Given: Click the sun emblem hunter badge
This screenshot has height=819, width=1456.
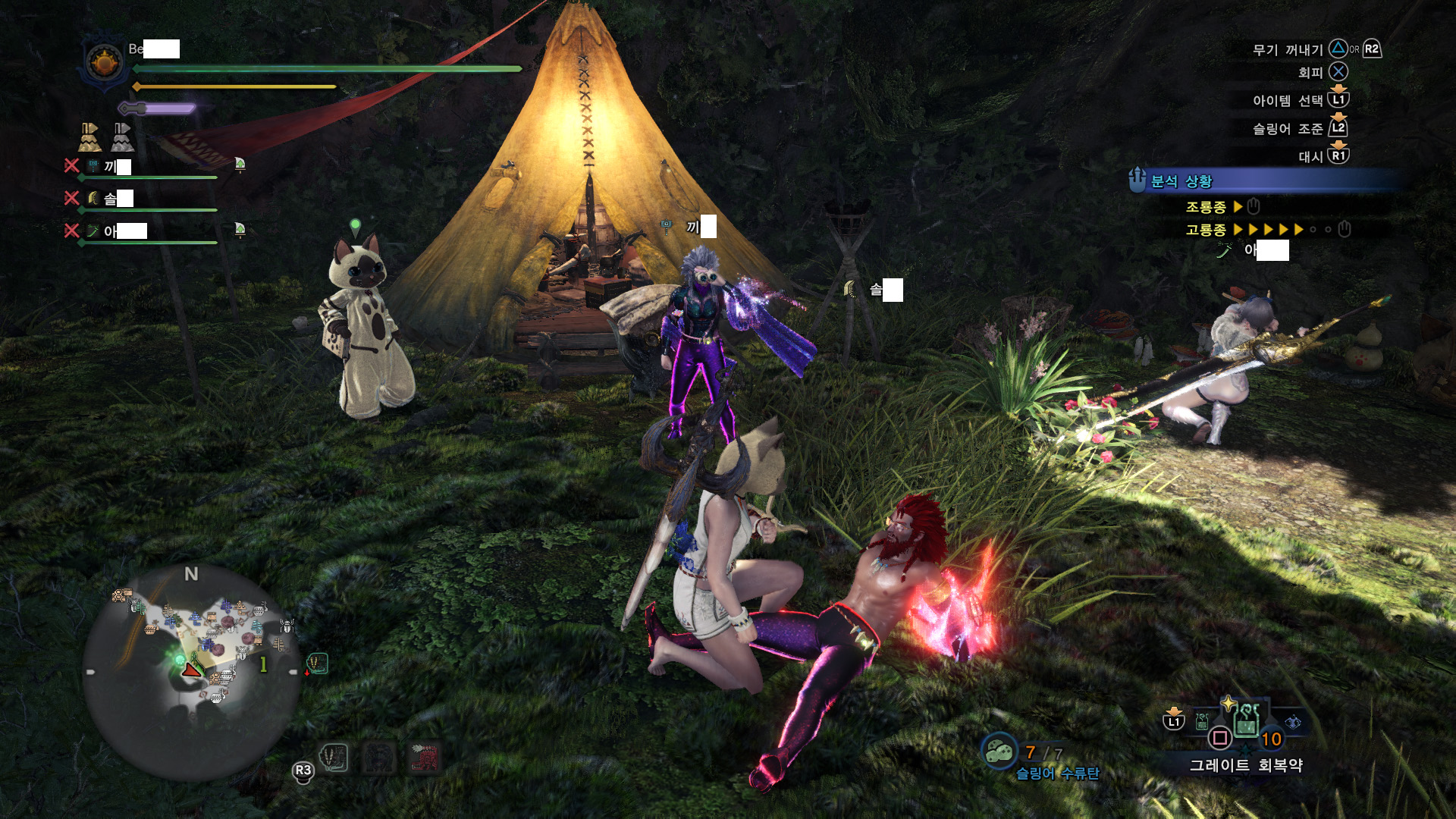Looking at the screenshot, I should tap(105, 62).
